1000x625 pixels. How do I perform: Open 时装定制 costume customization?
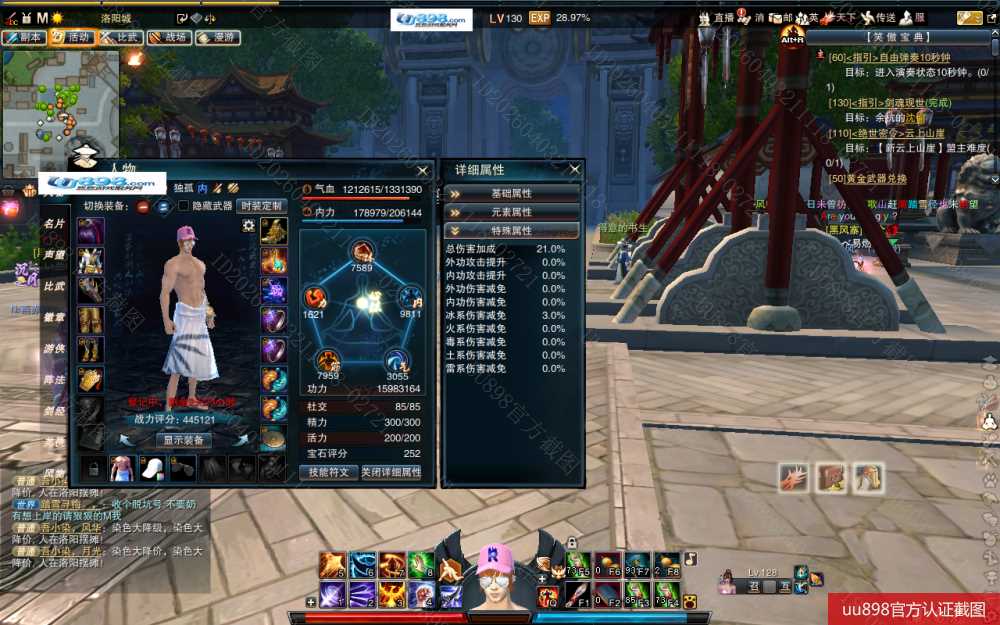[262, 206]
